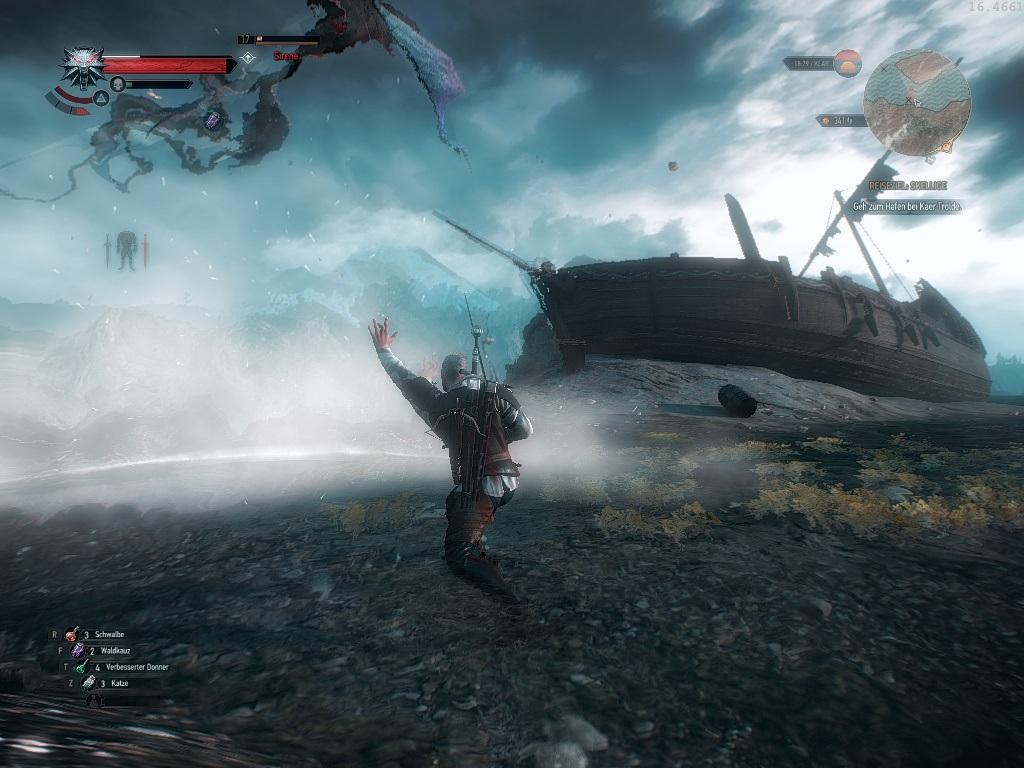Click the skull toxicity icon
This screenshot has height=768, width=1024.
tap(117, 84)
